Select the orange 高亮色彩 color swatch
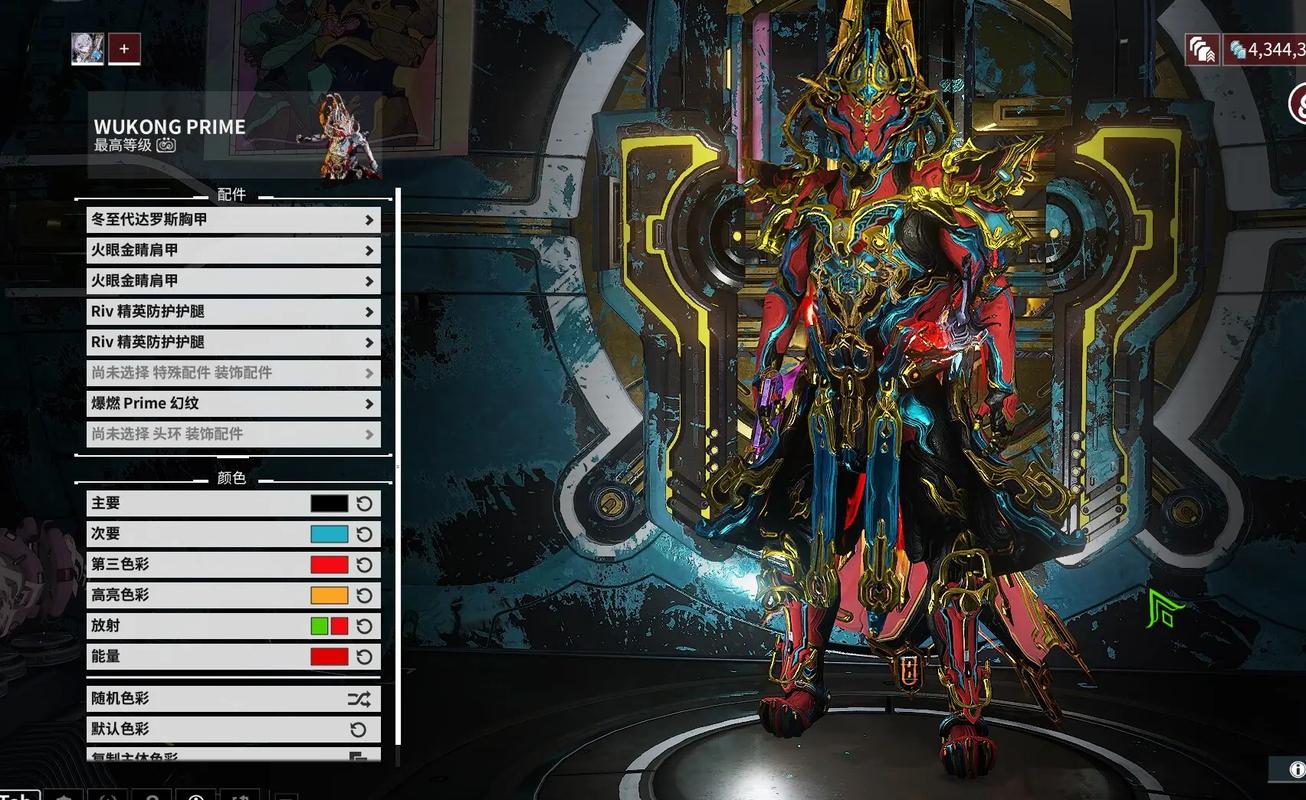Screen dimensions: 1306x800 (x=329, y=595)
